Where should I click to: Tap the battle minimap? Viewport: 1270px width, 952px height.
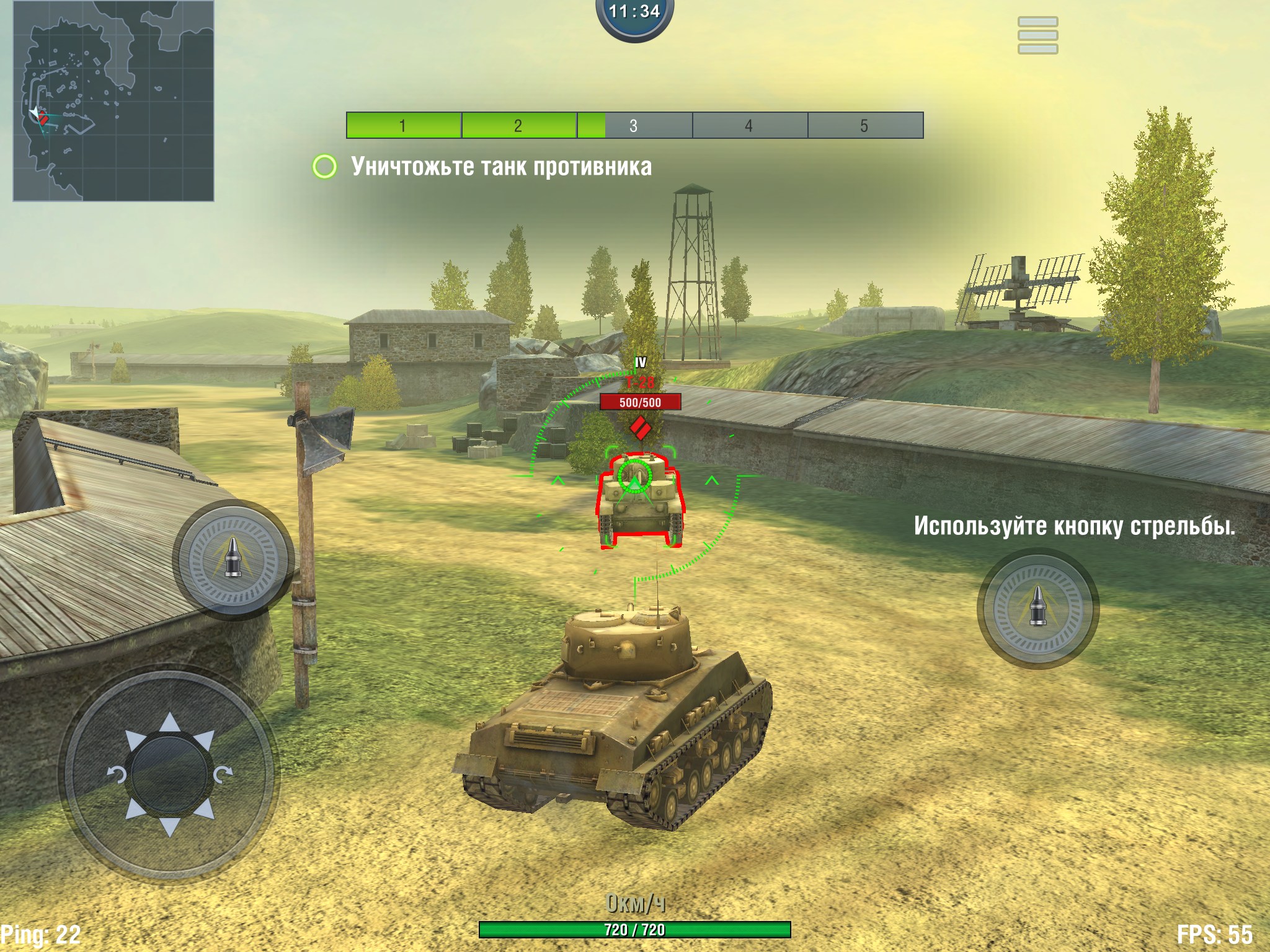pyautogui.click(x=113, y=101)
